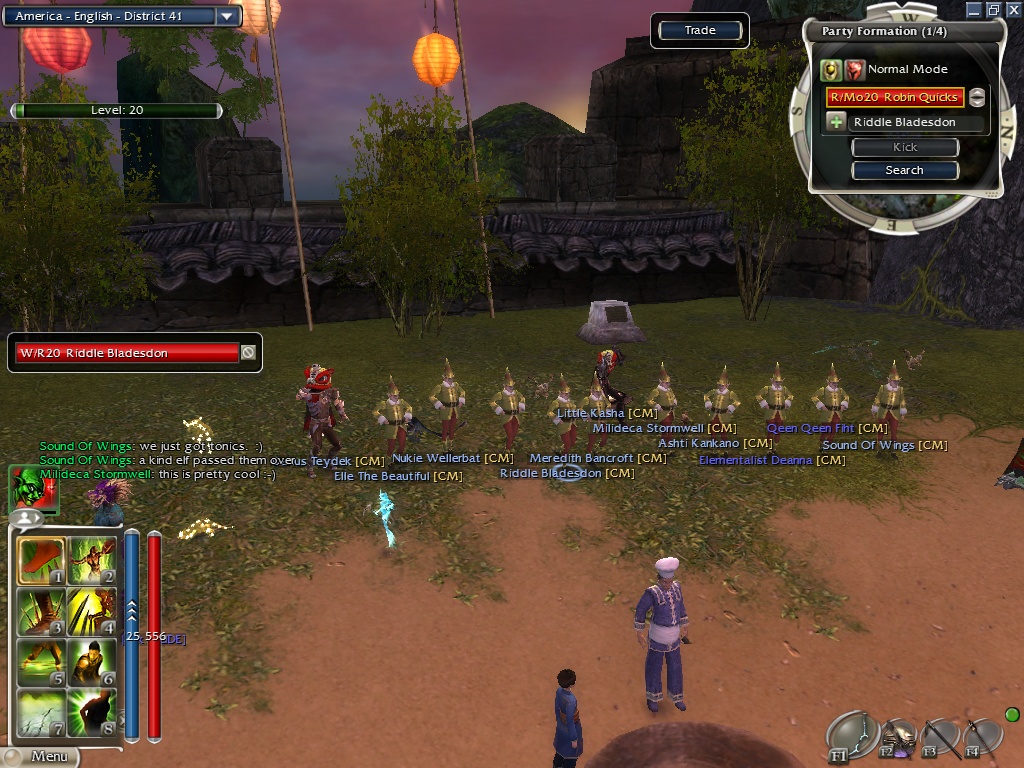Use skill 7 cracked ground ability

42,712
